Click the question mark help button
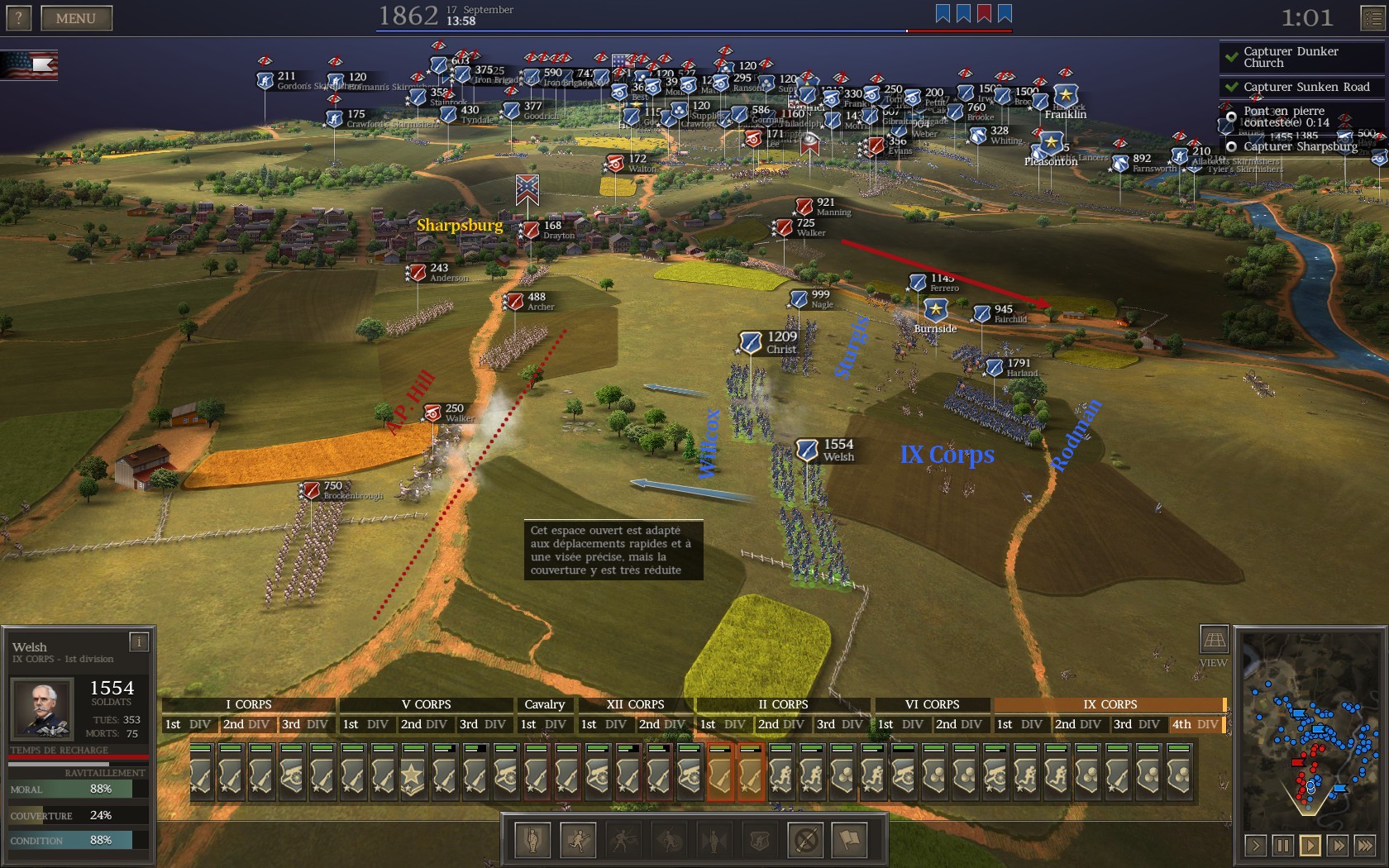 click(x=18, y=18)
